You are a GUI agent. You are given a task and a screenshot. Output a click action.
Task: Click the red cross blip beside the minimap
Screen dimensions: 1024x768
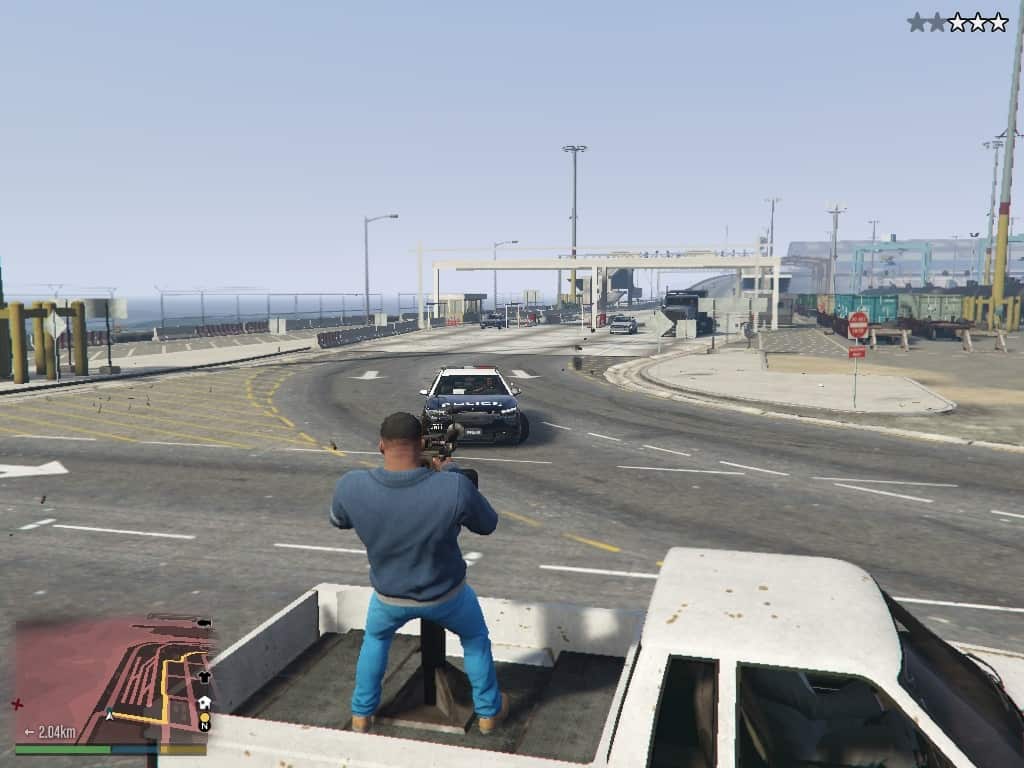coord(17,703)
